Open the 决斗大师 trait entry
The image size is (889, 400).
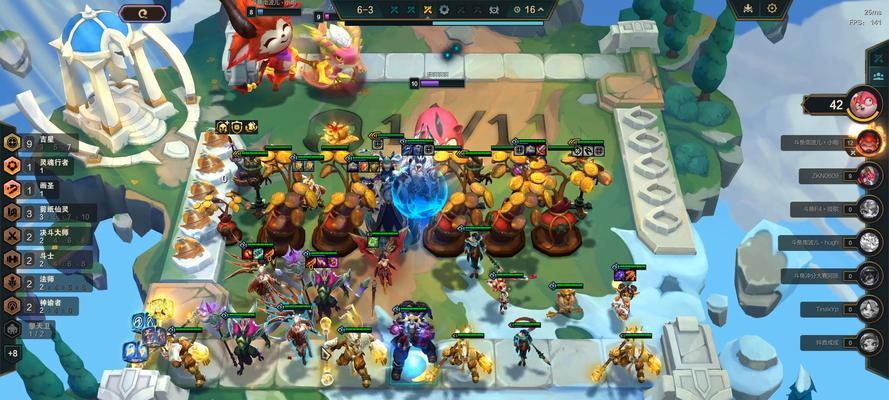click(x=45, y=235)
